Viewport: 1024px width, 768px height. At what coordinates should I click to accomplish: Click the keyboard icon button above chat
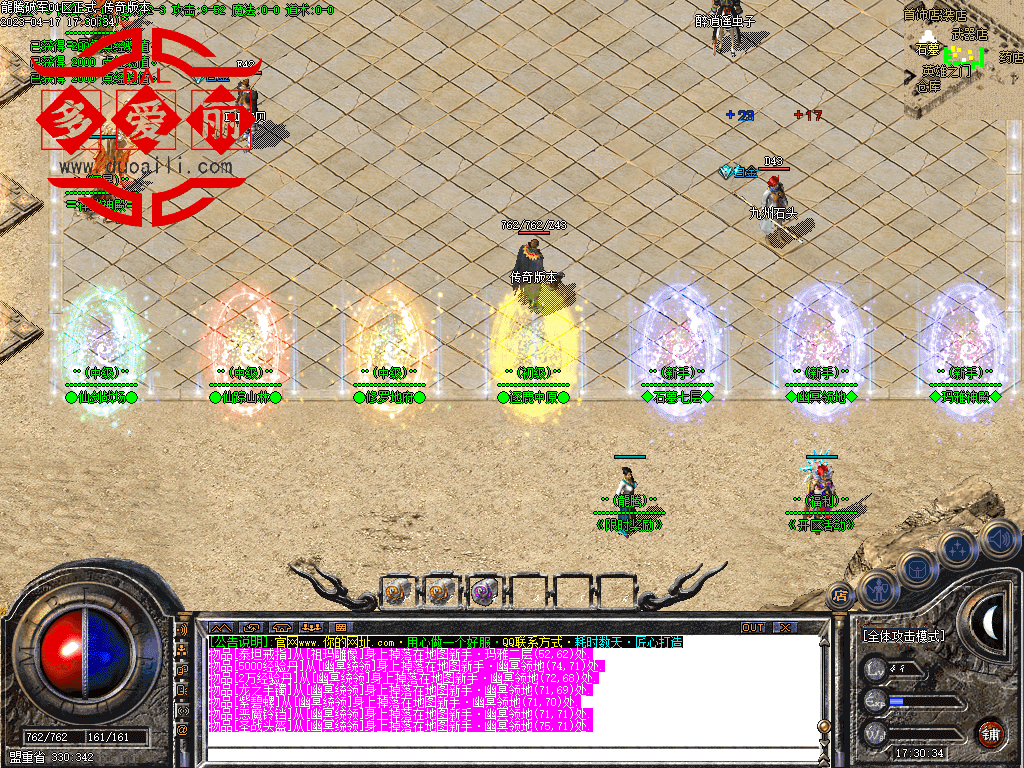[340, 628]
